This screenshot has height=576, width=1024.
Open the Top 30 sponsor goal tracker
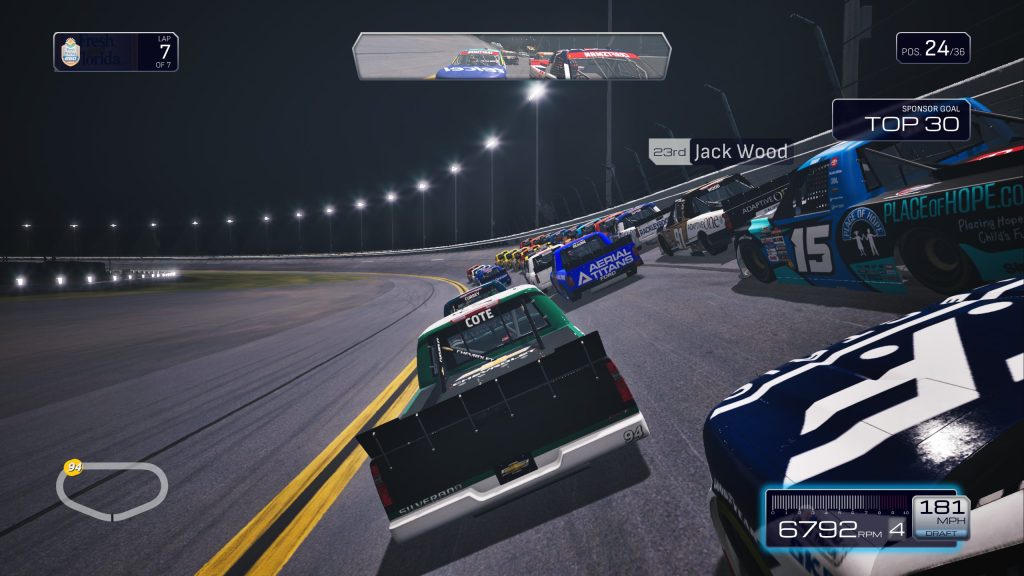click(x=901, y=119)
